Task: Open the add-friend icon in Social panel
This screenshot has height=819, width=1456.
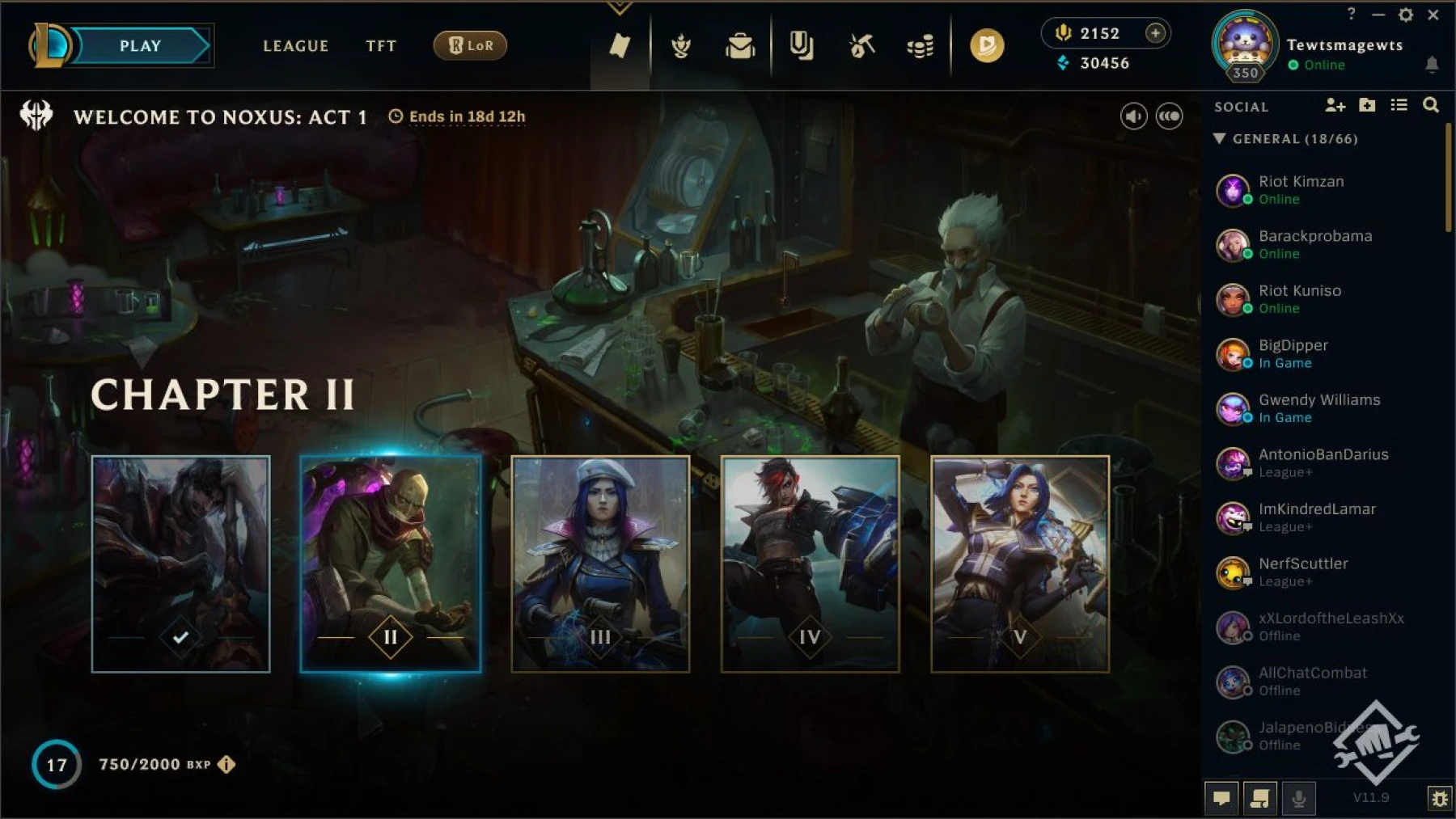Action: tap(1335, 106)
